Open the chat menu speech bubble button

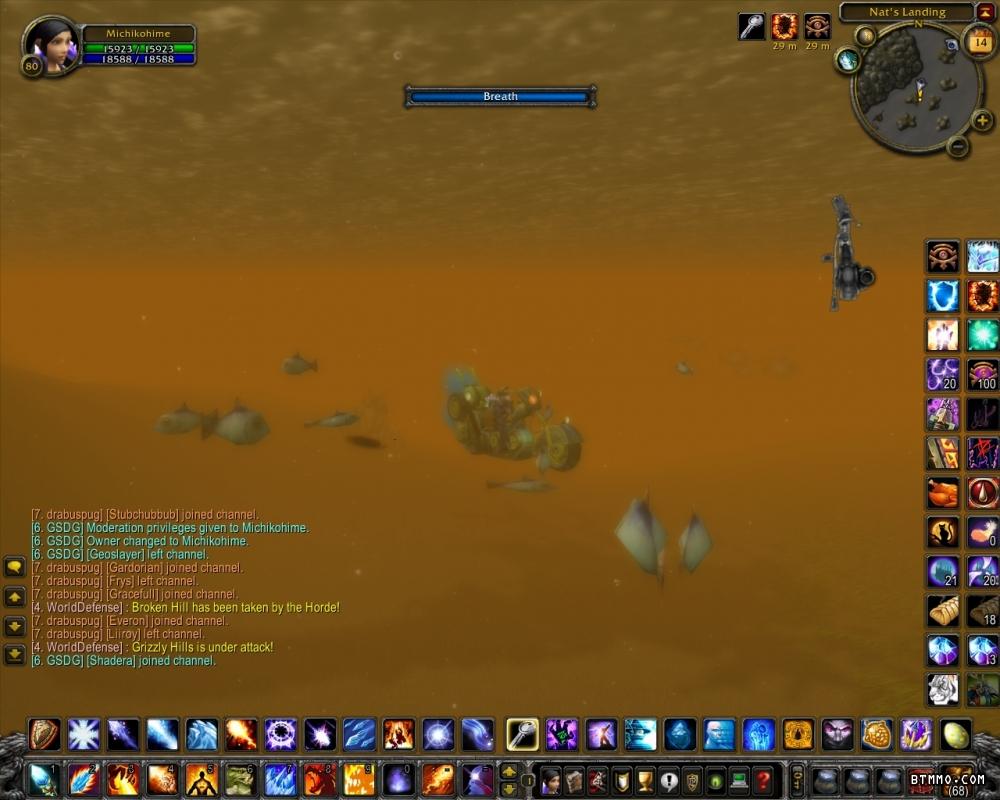point(14,566)
